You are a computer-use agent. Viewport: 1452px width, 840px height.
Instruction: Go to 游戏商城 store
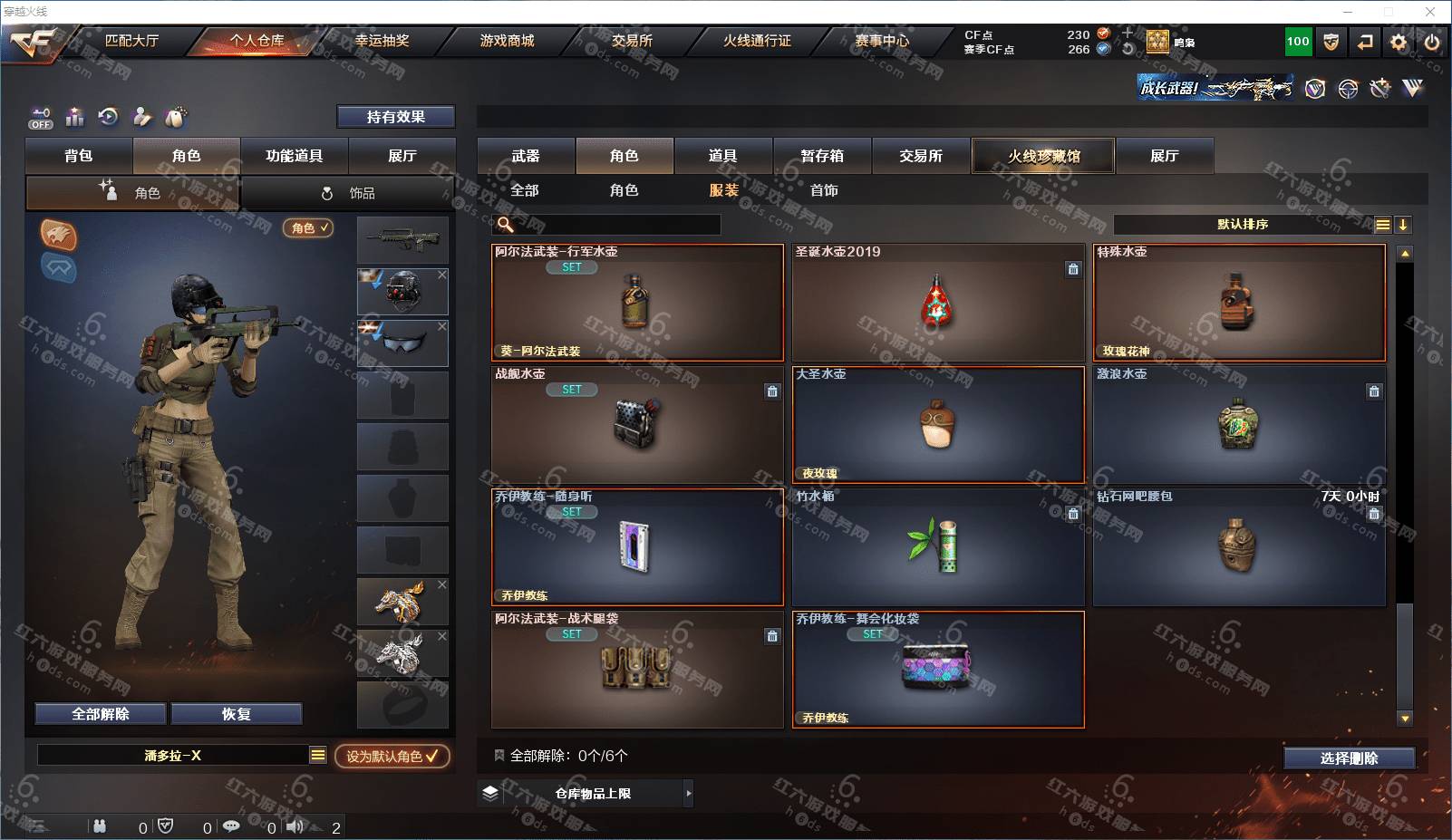tap(507, 41)
